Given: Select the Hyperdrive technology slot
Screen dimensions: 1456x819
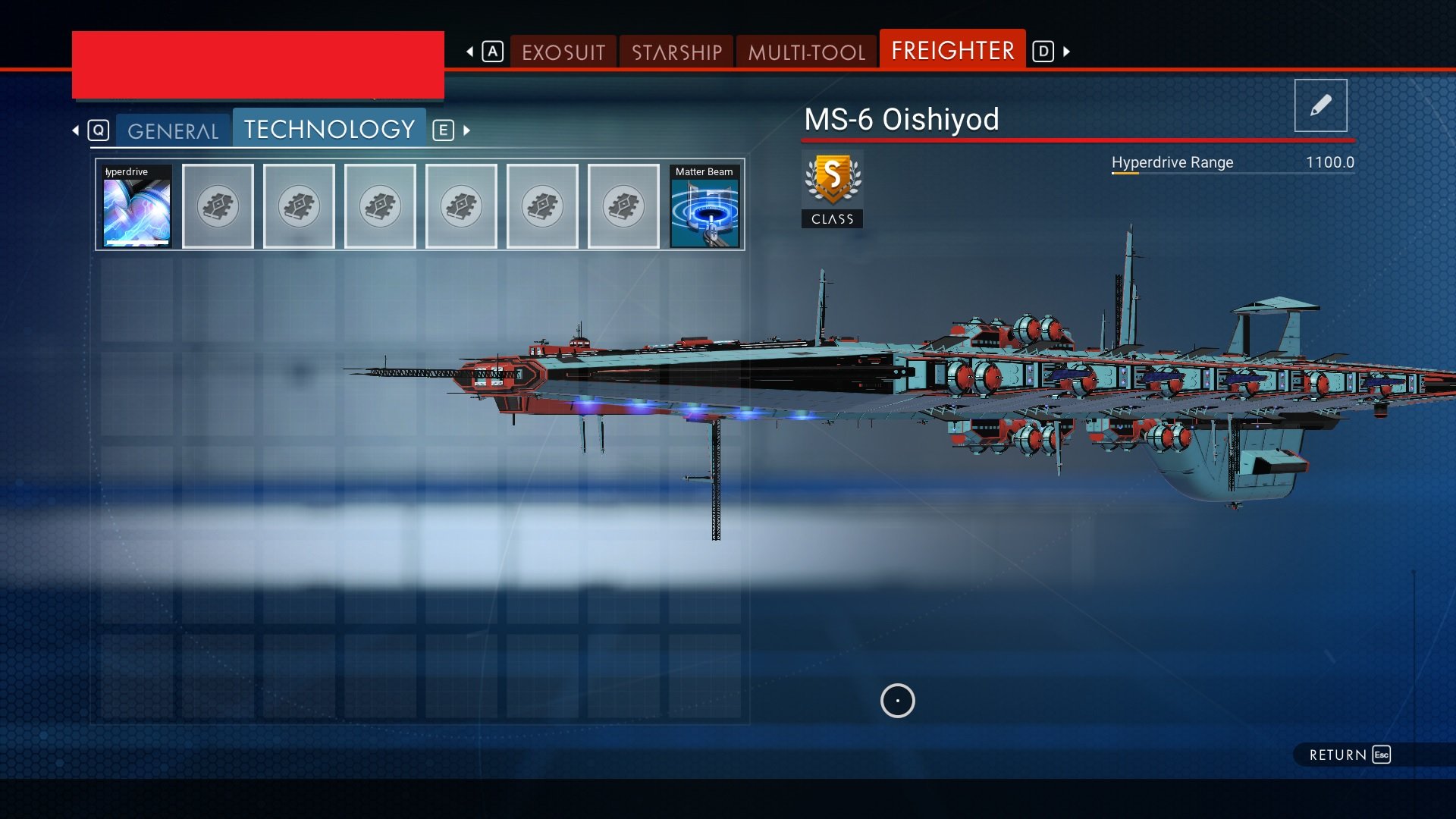Looking at the screenshot, I should [137, 206].
